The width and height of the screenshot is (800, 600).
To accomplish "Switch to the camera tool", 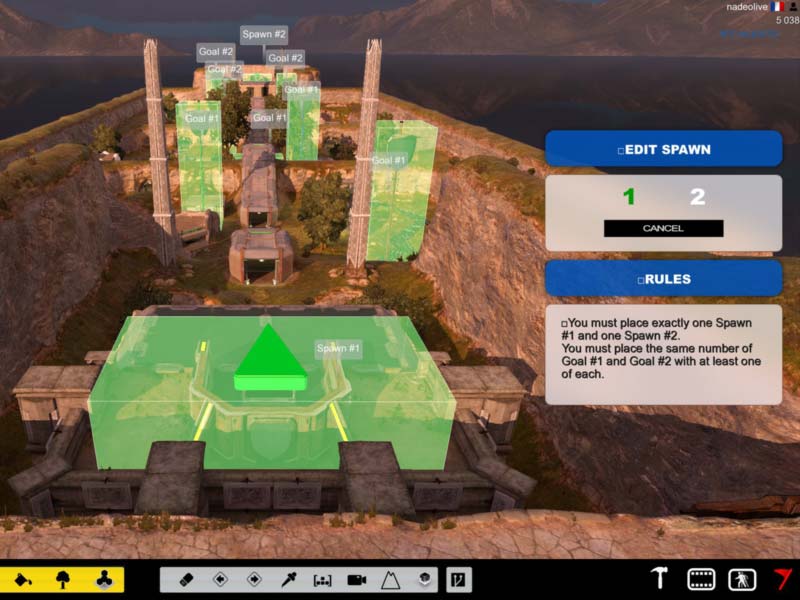I will tap(356, 579).
